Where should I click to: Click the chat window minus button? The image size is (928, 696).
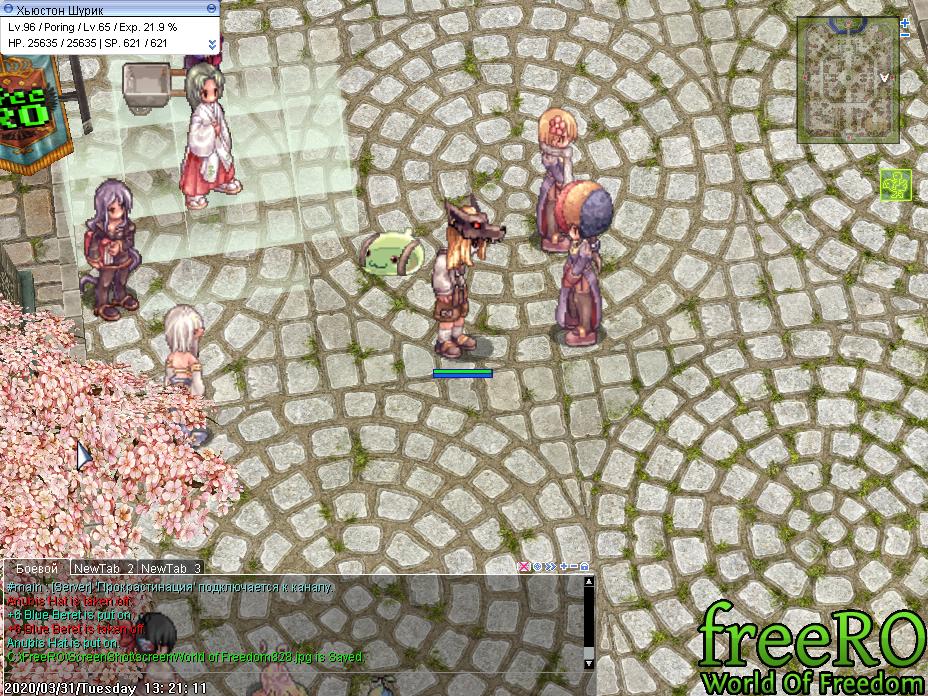573,567
